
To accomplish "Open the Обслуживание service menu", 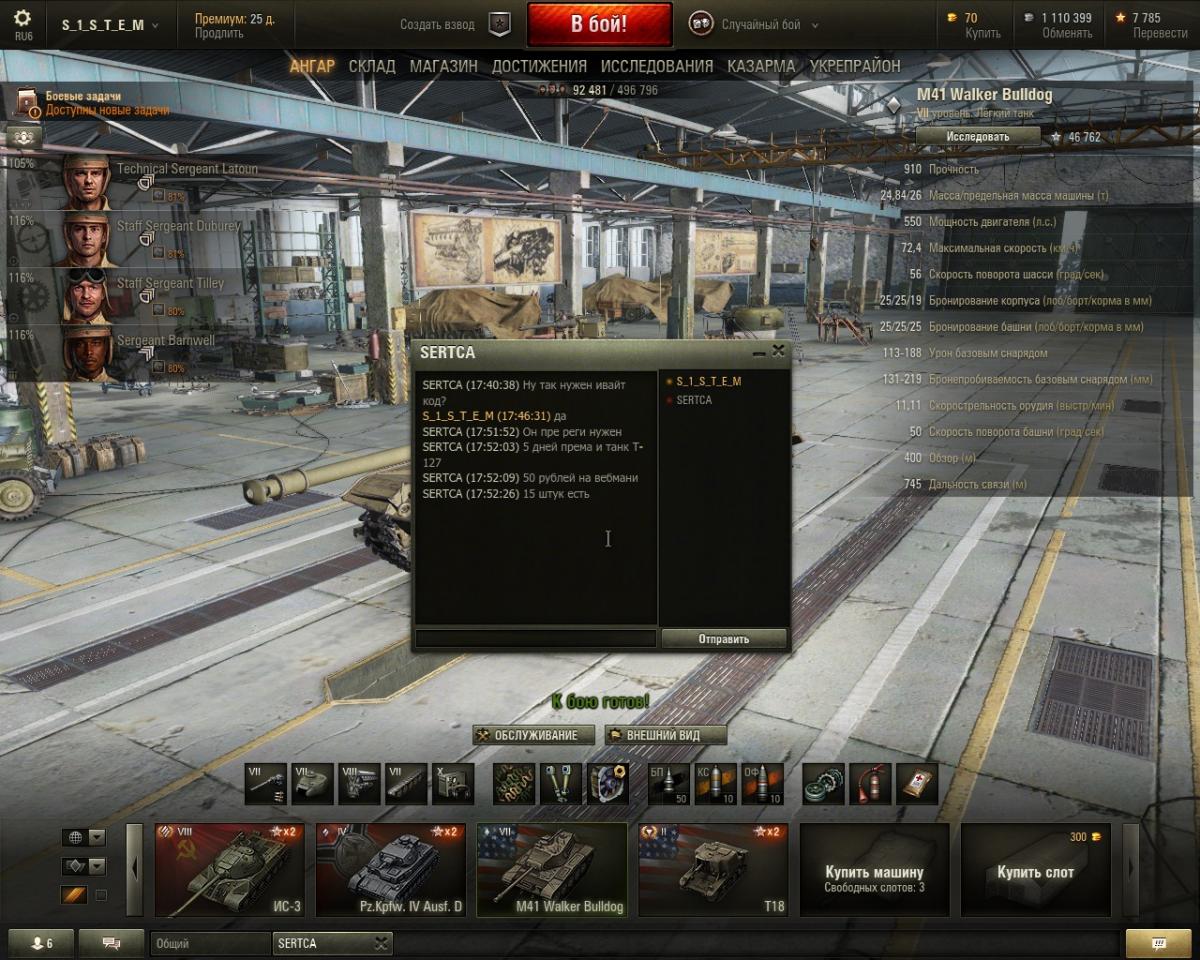I will tap(534, 735).
